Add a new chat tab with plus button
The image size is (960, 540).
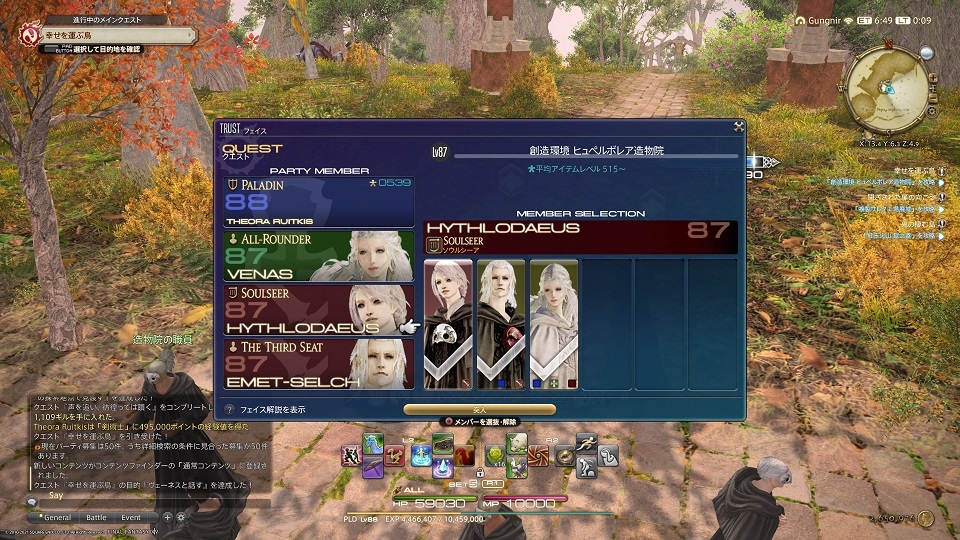point(166,517)
